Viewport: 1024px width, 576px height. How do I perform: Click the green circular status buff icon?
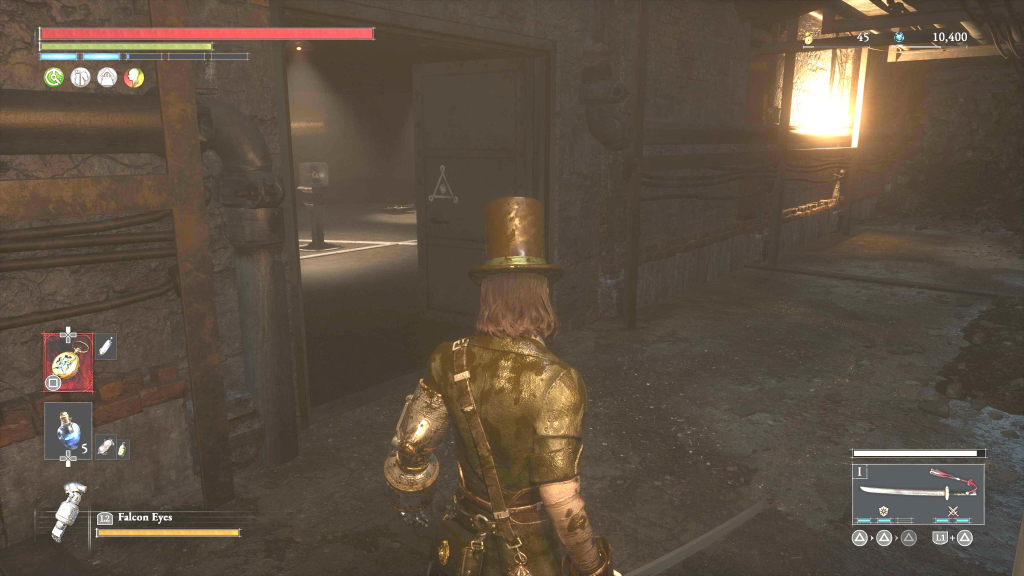(x=53, y=77)
